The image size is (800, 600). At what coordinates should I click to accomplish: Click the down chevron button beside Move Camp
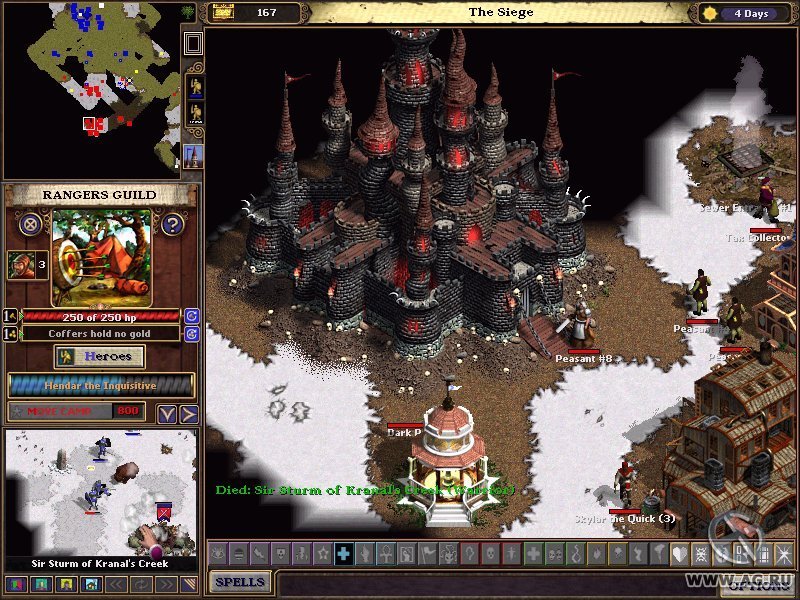pos(167,413)
